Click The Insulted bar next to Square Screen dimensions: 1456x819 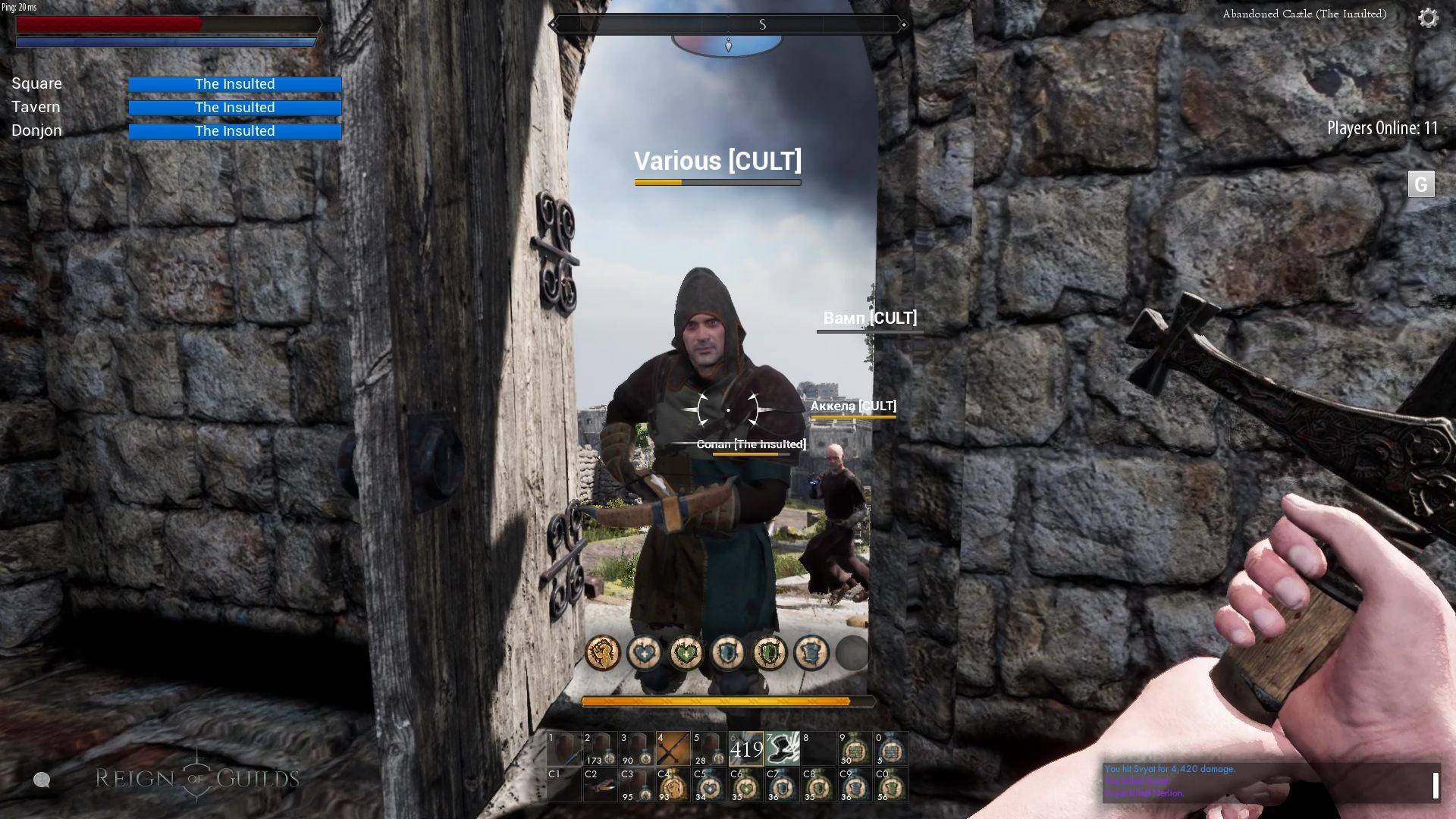pos(235,83)
